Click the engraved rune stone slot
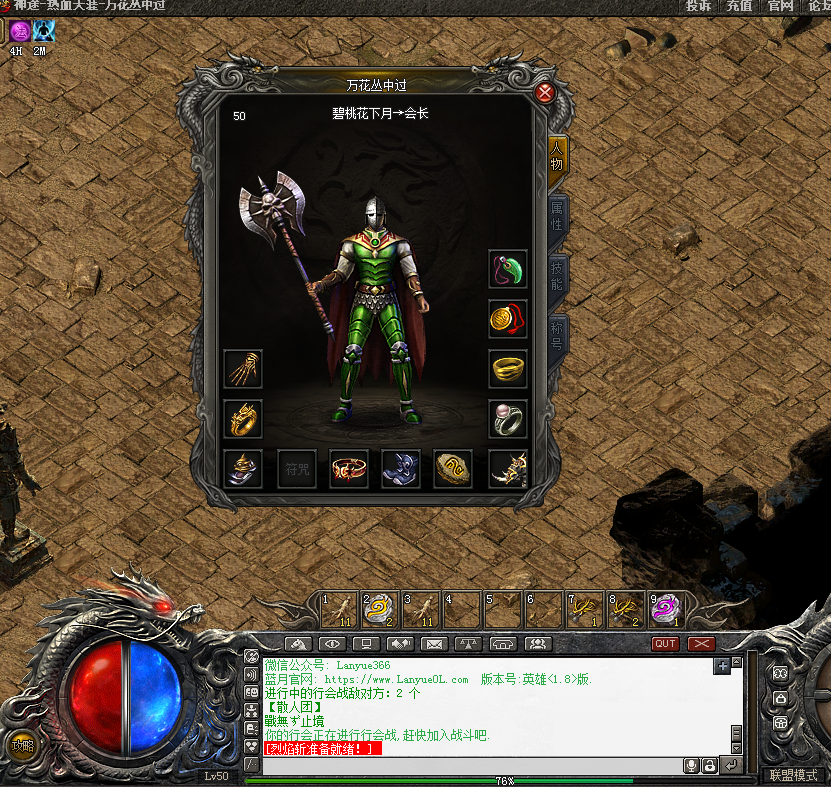The width and height of the screenshot is (831, 787). pos(454,469)
